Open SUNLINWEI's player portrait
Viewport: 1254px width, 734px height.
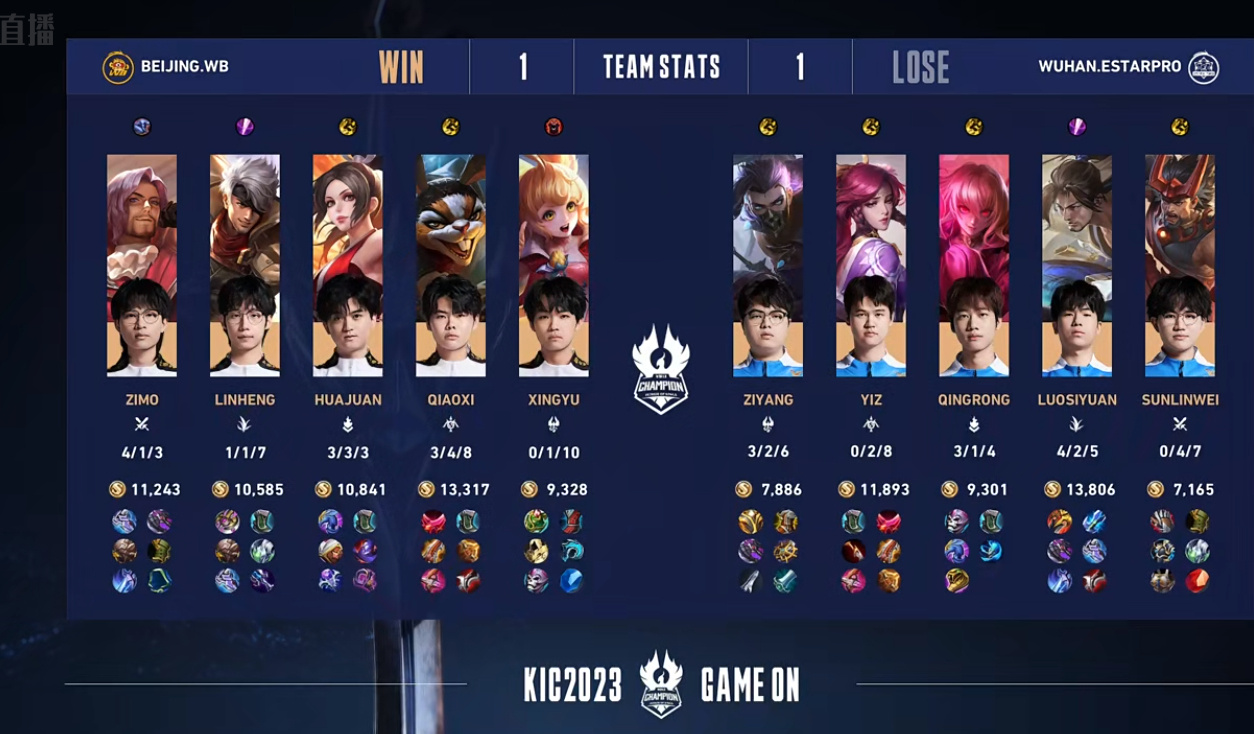(1180, 266)
